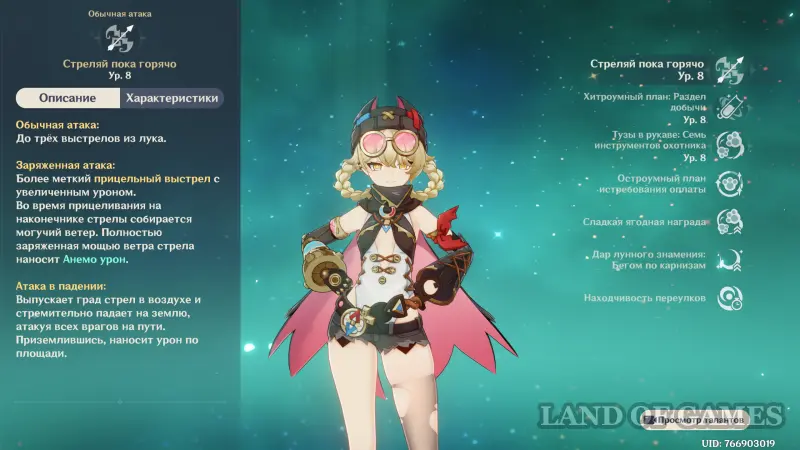Choose the Остроумный план истребования оплаты passive
This screenshot has height=450, width=800.
[x=728, y=183]
